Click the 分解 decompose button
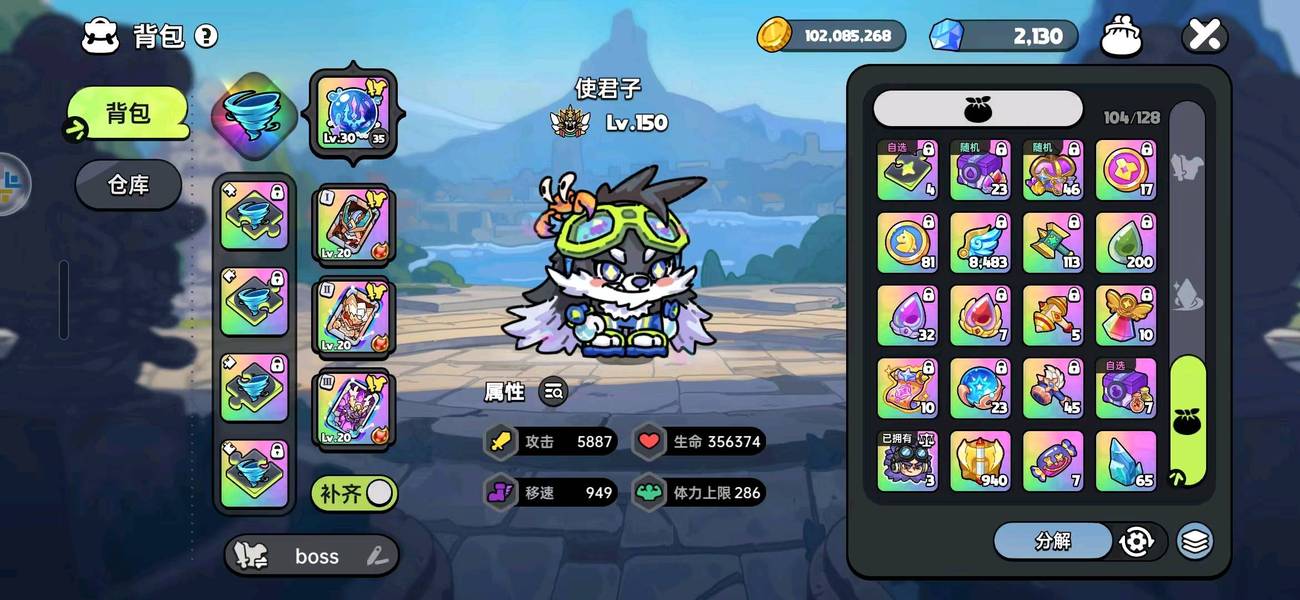Screen dimensions: 1300x600 (1052, 541)
